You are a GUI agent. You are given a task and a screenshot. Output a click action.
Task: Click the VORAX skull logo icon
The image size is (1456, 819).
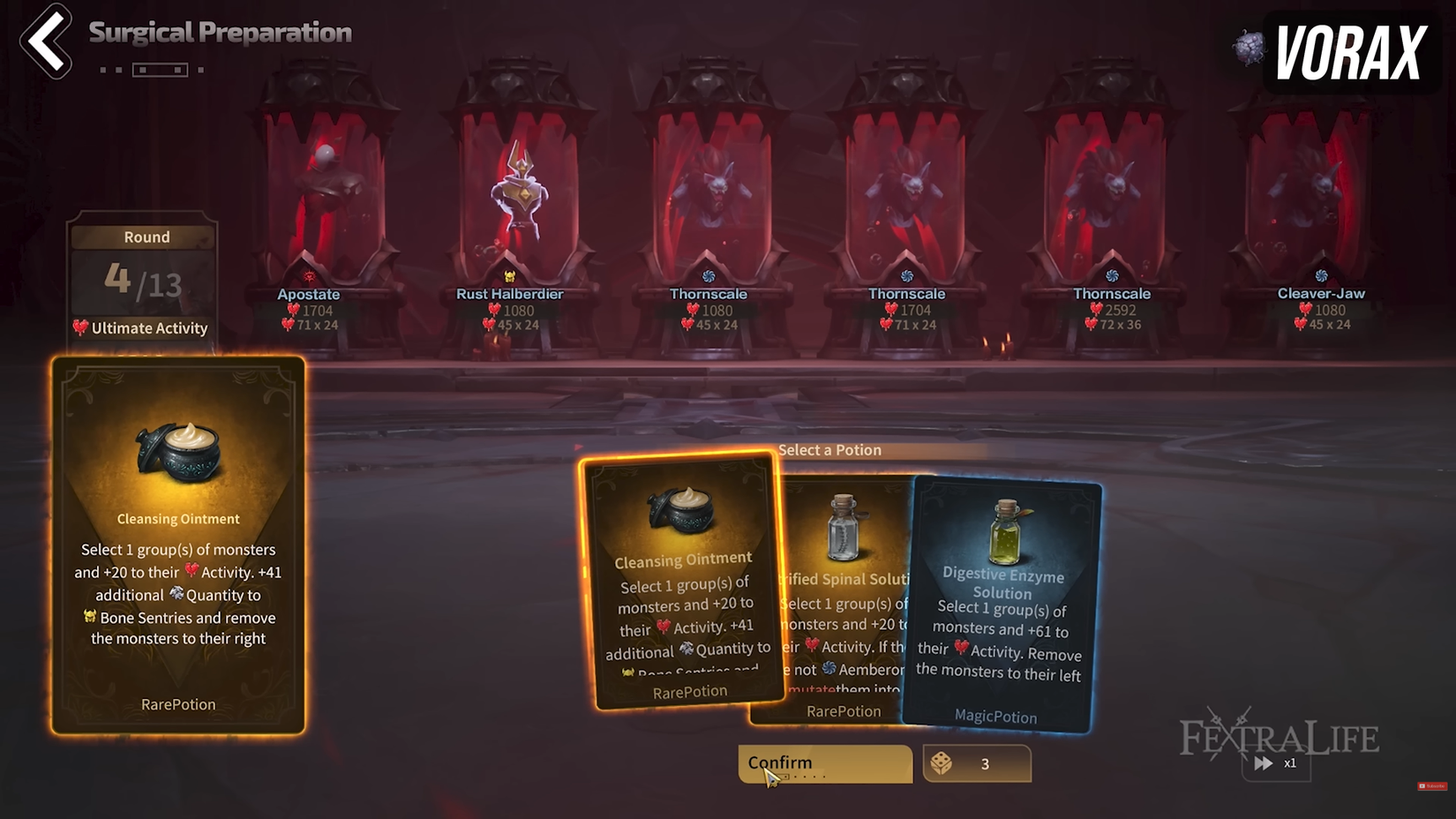tap(1248, 49)
